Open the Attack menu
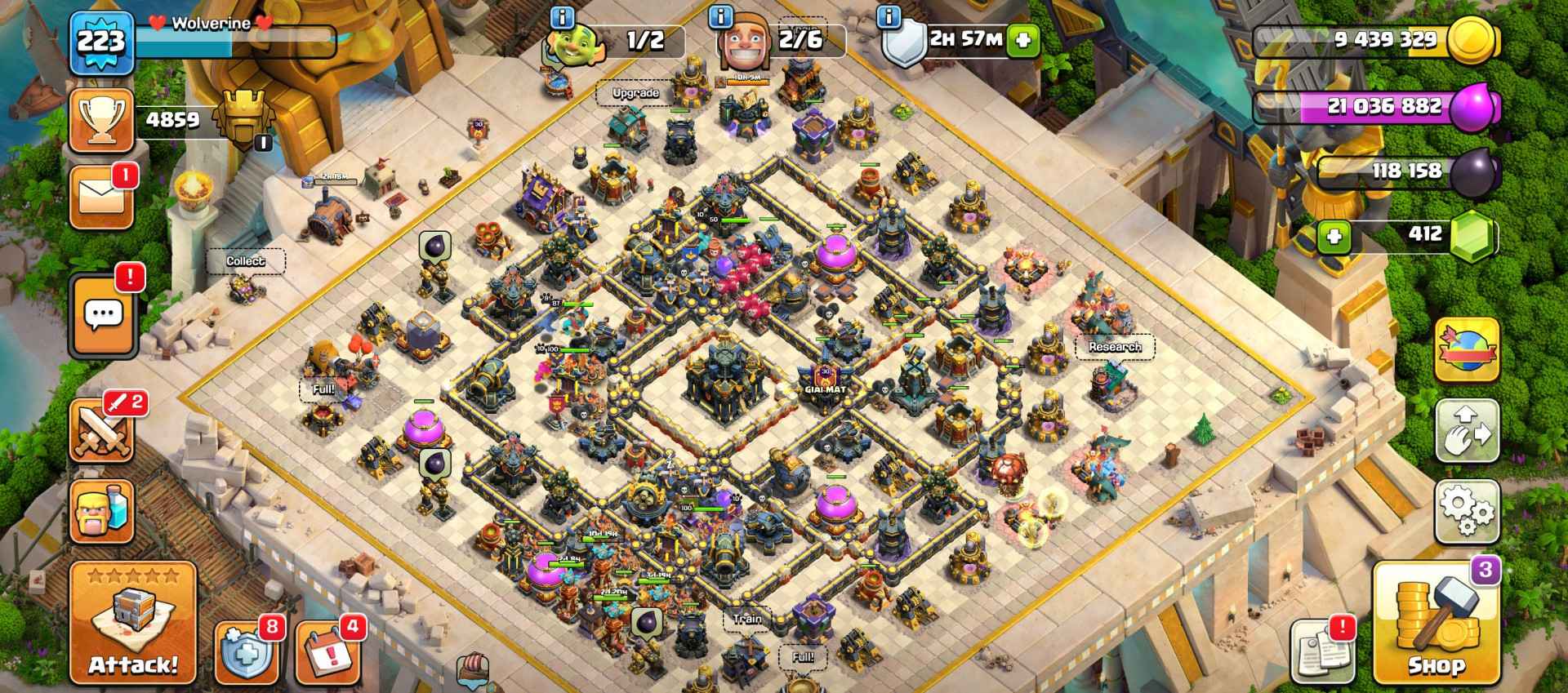This screenshot has width=1568, height=693. [132, 623]
